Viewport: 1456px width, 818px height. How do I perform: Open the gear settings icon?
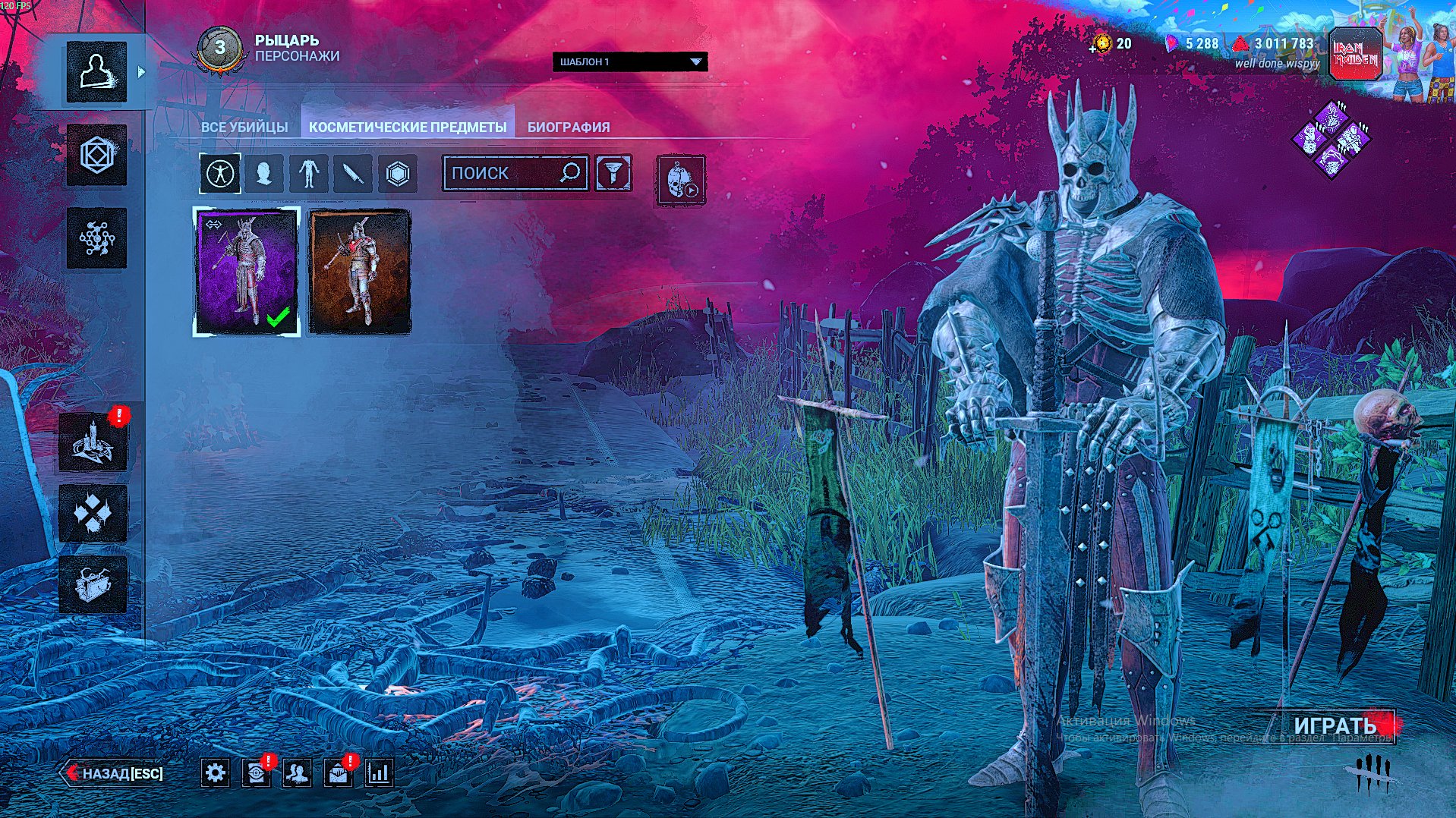point(216,773)
